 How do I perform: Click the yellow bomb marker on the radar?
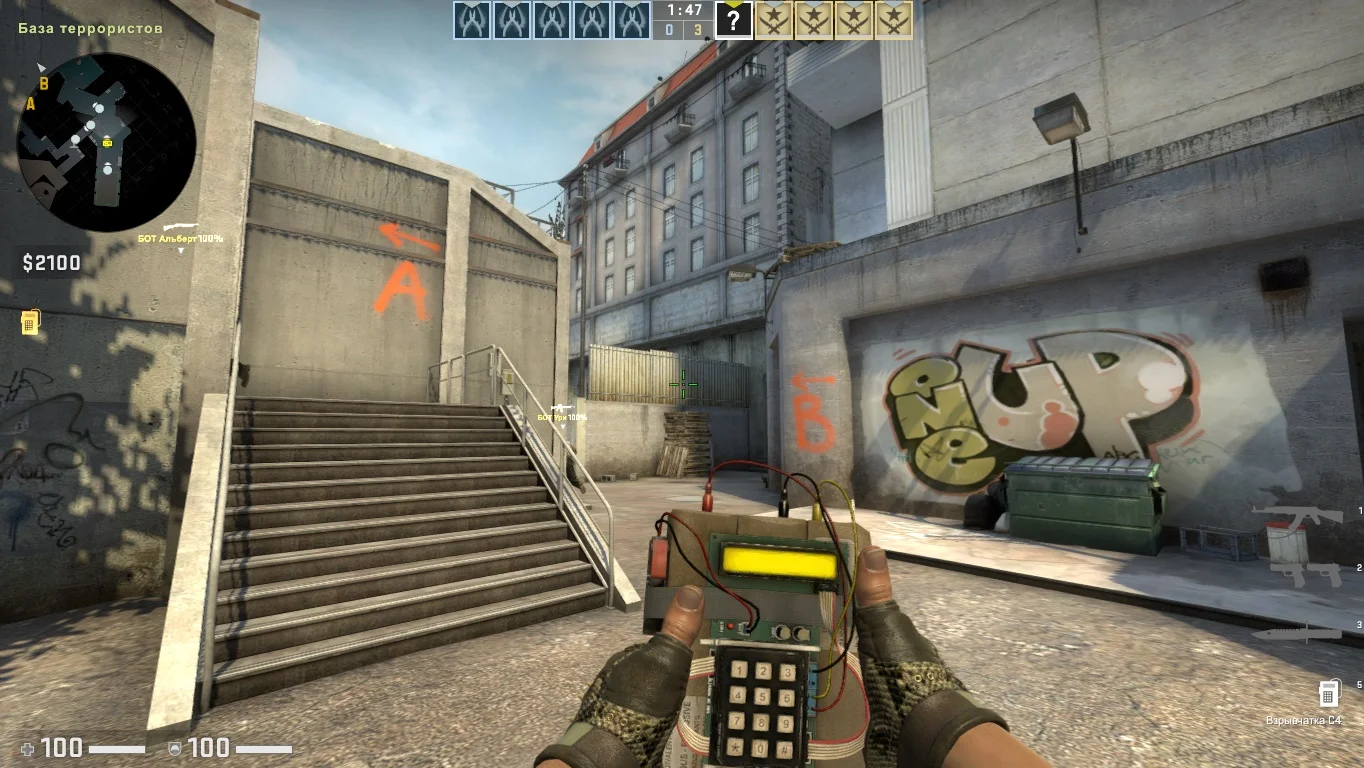108,143
